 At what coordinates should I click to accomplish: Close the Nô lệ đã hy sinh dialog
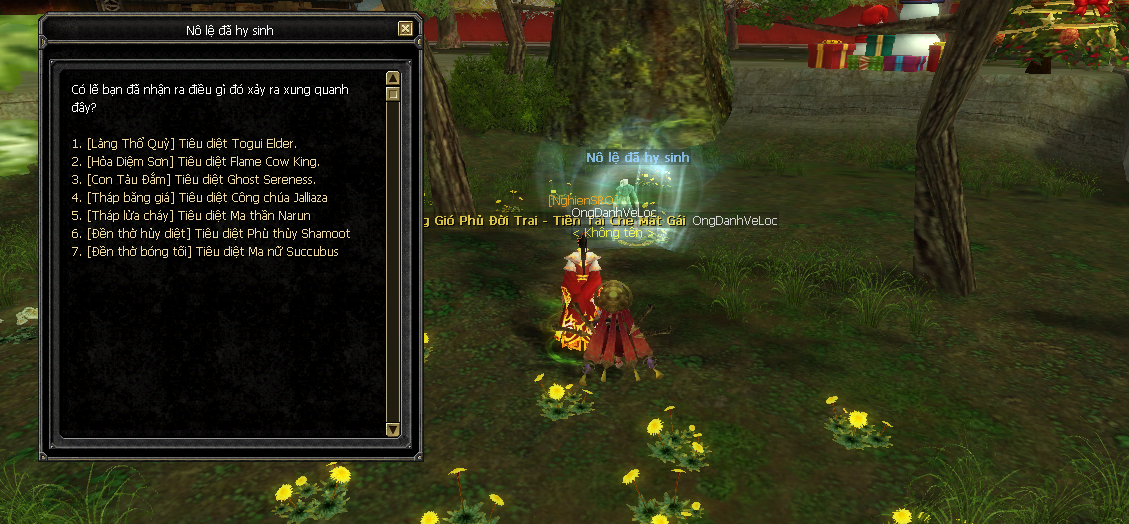point(405,29)
